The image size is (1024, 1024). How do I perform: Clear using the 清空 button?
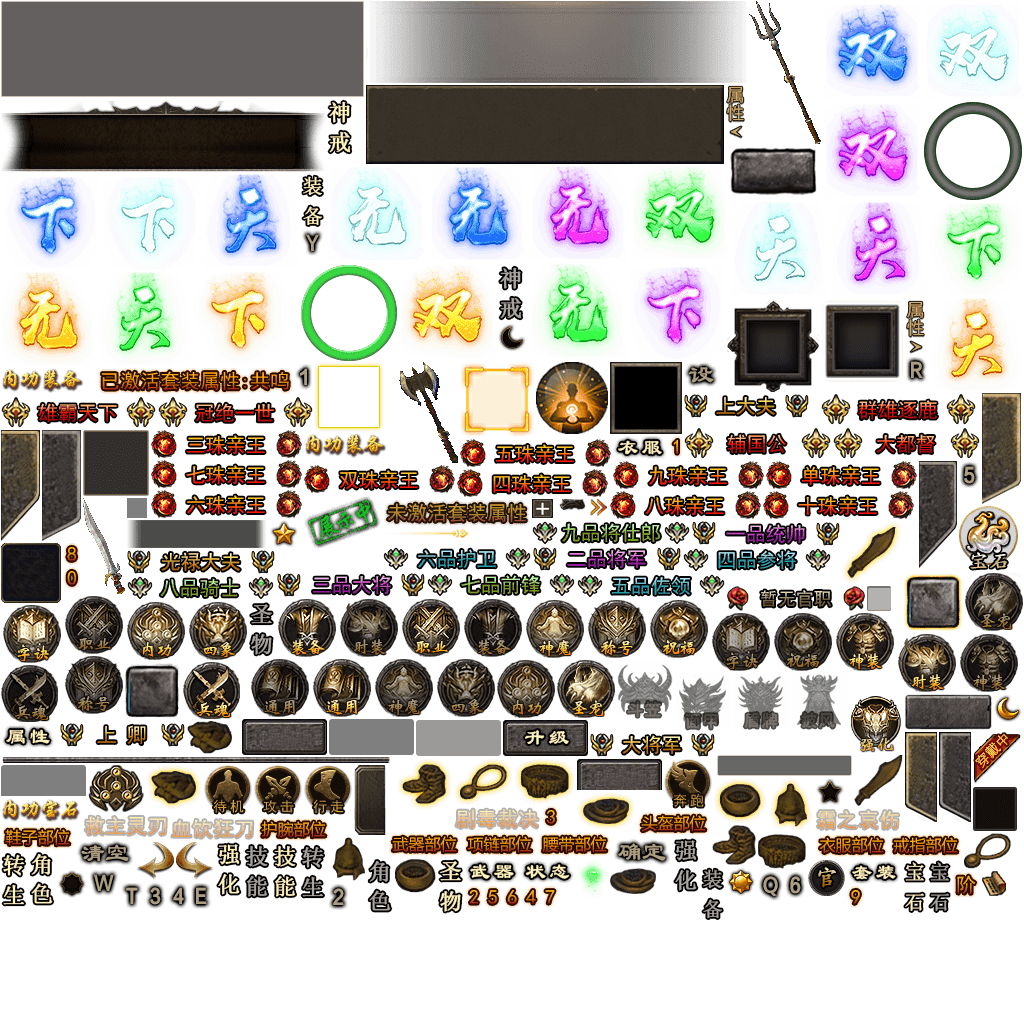[104, 854]
